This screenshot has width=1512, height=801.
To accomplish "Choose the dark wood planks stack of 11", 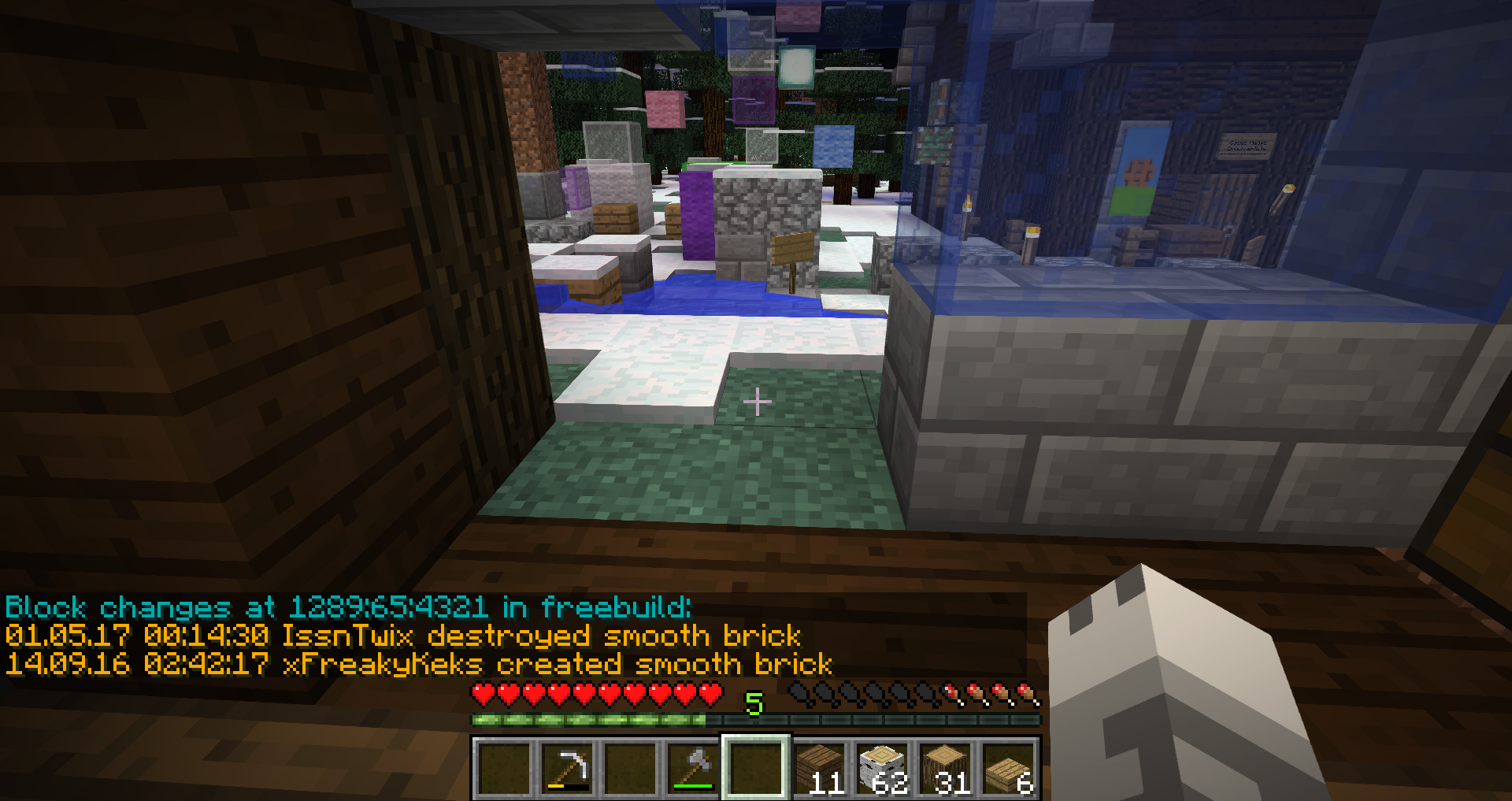I will (x=820, y=767).
